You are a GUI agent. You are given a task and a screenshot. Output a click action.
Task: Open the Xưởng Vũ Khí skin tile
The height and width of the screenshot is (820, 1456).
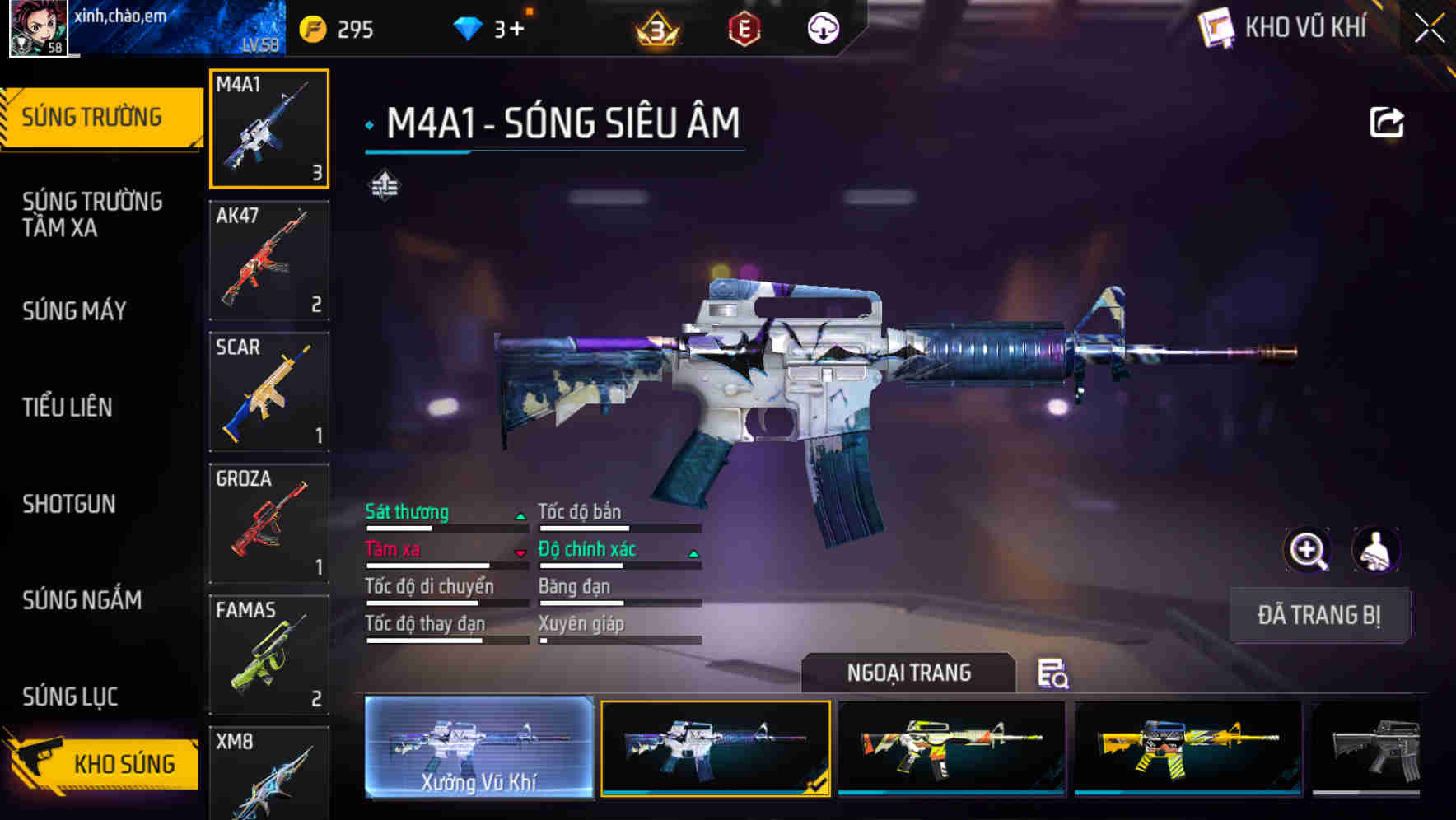coord(478,748)
